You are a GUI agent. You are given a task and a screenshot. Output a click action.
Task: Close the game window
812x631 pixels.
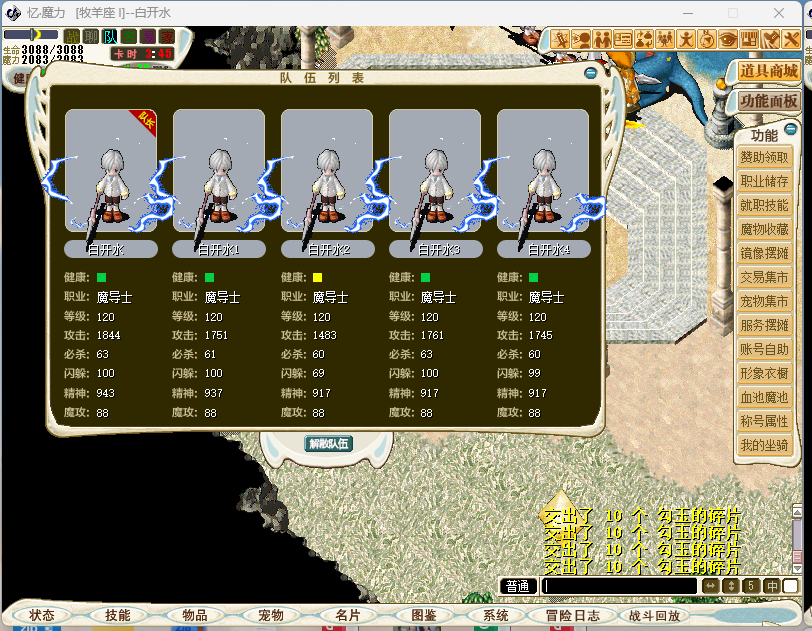tap(788, 12)
